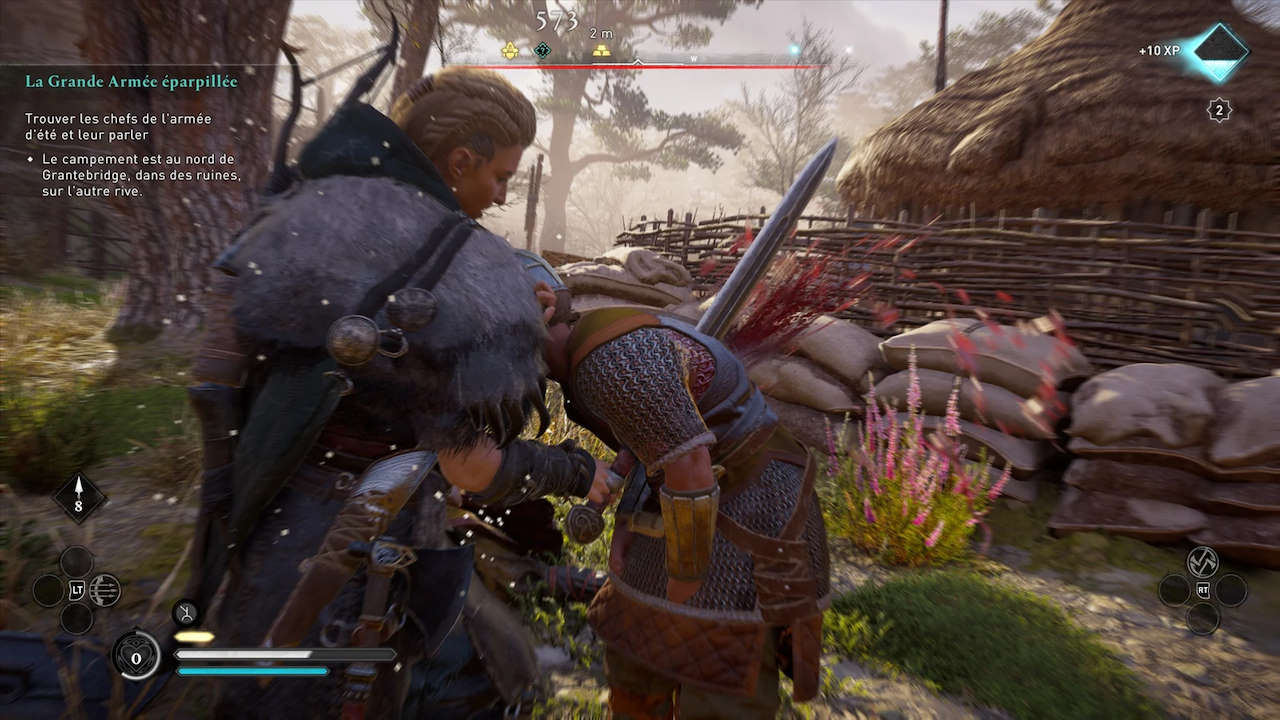Open the glowing XP level diamond icon
This screenshot has width=1280, height=720.
coord(1220,51)
